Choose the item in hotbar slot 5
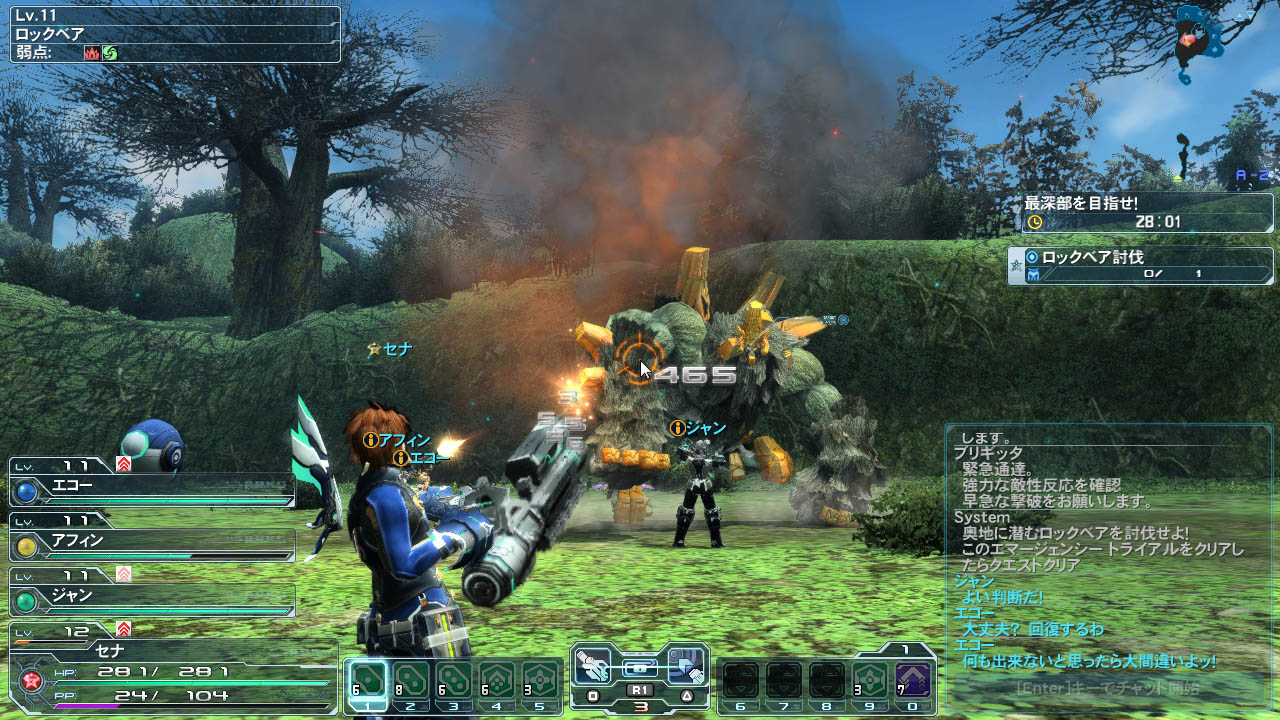Viewport: 1280px width, 720px height. 541,681
